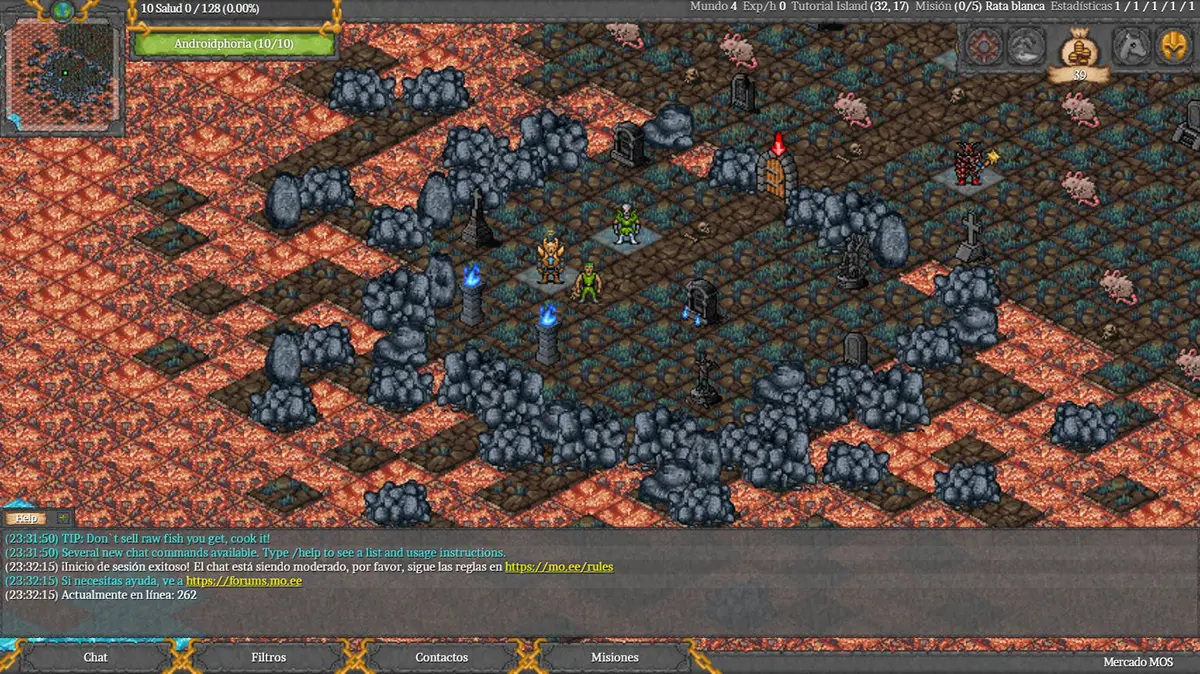1200x674 pixels.
Task: Click the Help chat tab
Action: pyautogui.click(x=27, y=518)
